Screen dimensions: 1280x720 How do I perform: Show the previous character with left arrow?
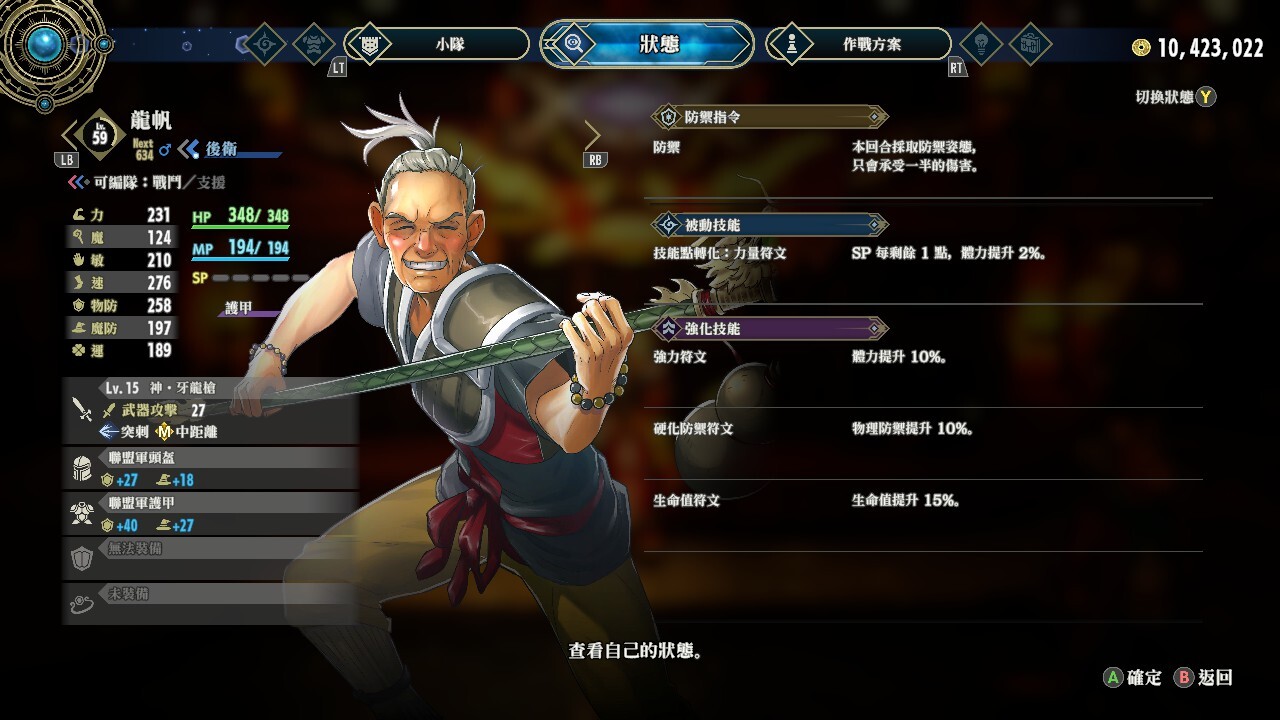(69, 135)
